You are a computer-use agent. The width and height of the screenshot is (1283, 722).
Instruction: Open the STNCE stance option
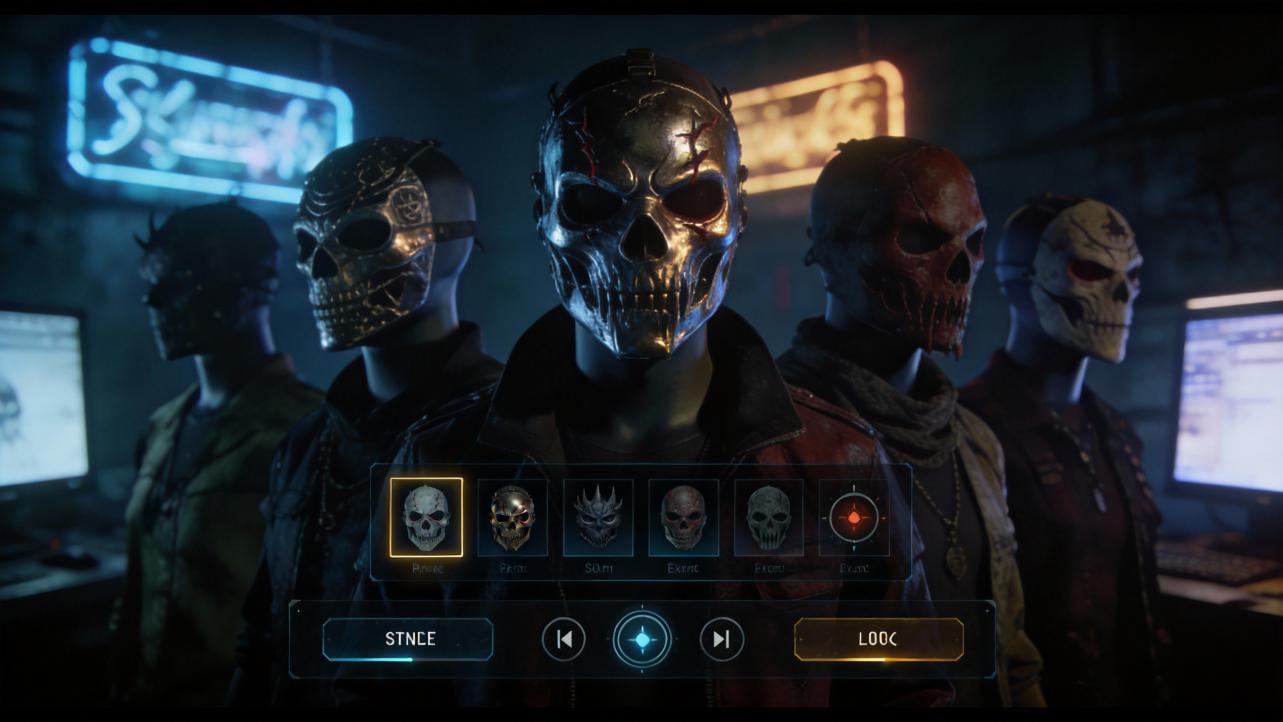[408, 639]
